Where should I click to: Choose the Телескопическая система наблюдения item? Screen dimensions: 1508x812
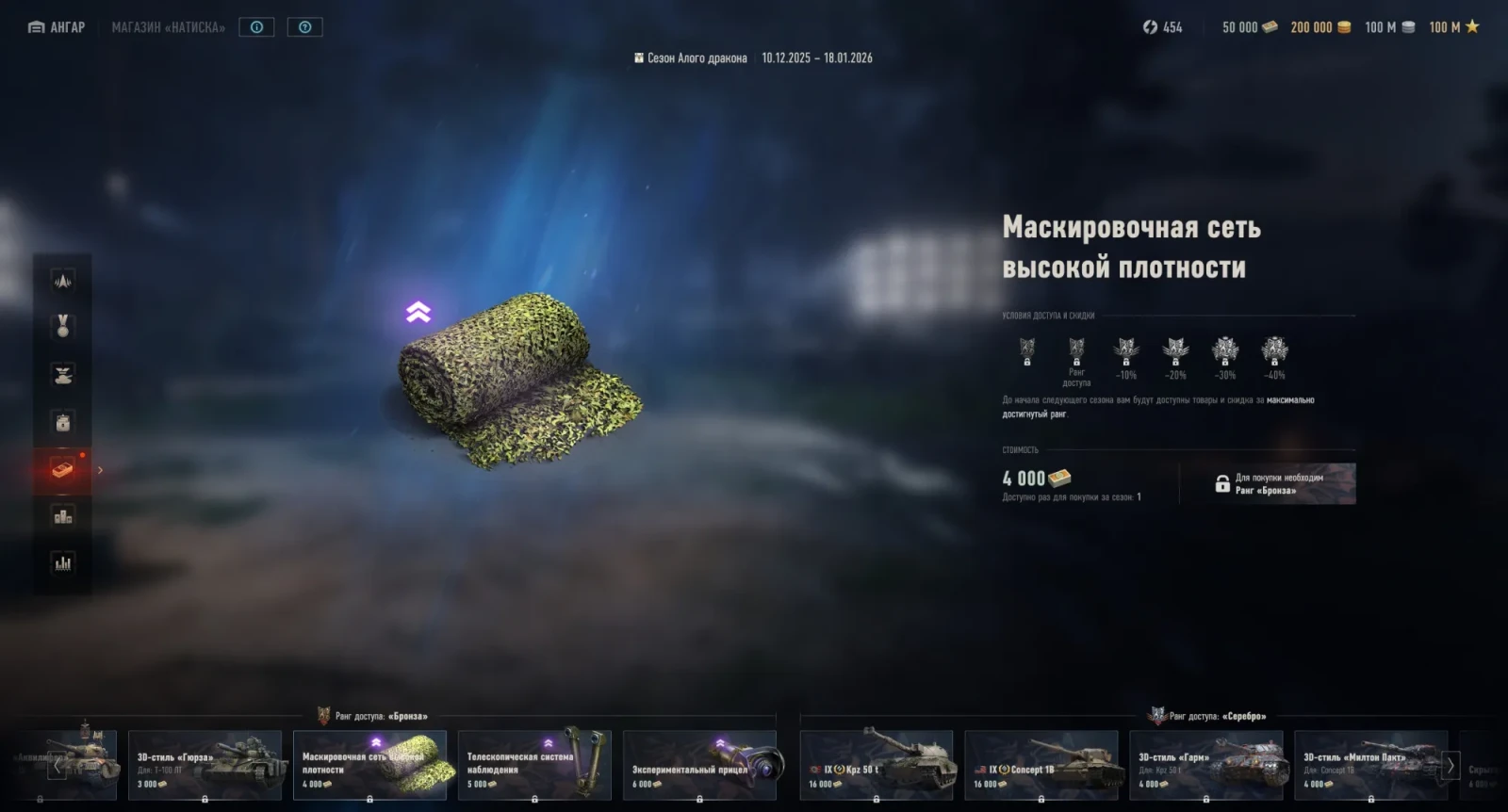pos(534,765)
